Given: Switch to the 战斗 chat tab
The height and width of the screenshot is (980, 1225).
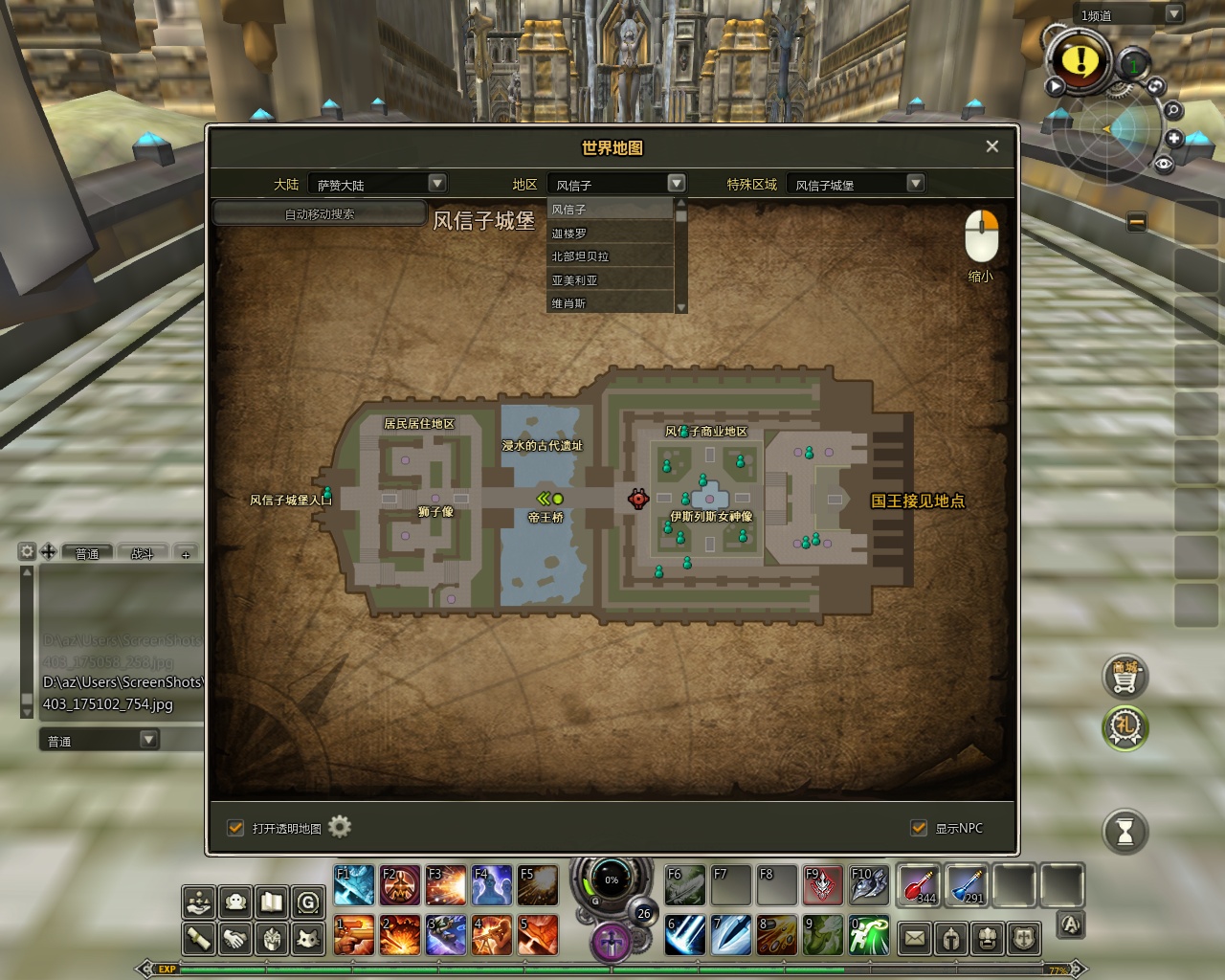Looking at the screenshot, I should [x=142, y=553].
